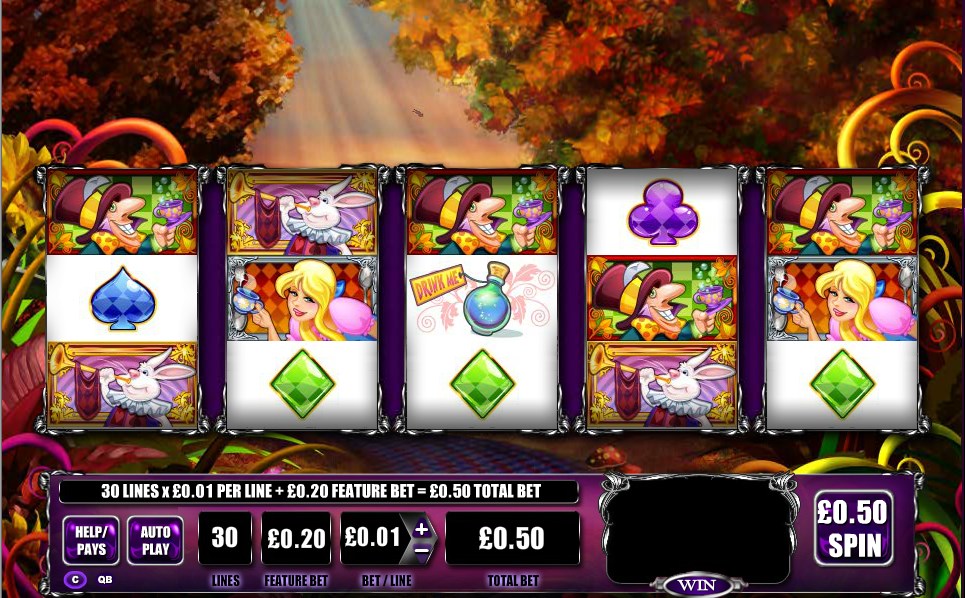The height and width of the screenshot is (598, 965).
Task: Open the Help/Pays paytable
Action: point(91,540)
